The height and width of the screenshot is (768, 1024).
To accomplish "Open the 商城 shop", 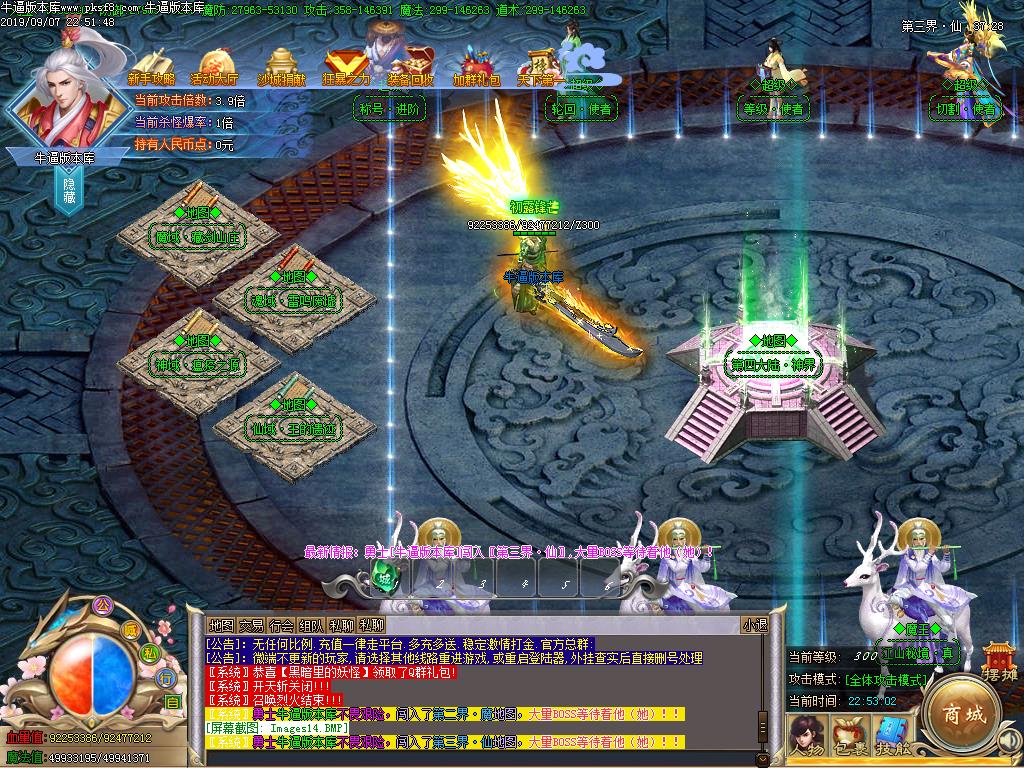I will pos(960,714).
